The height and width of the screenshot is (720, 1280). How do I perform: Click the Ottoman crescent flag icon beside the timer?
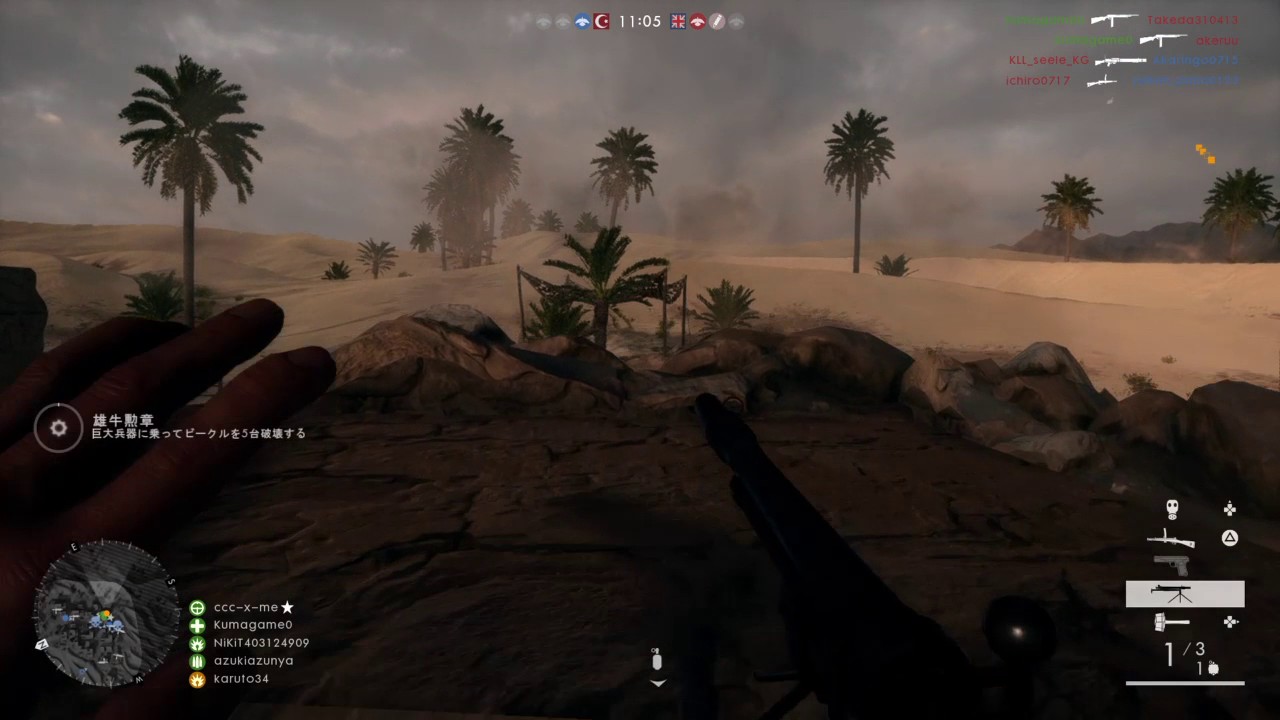(601, 21)
